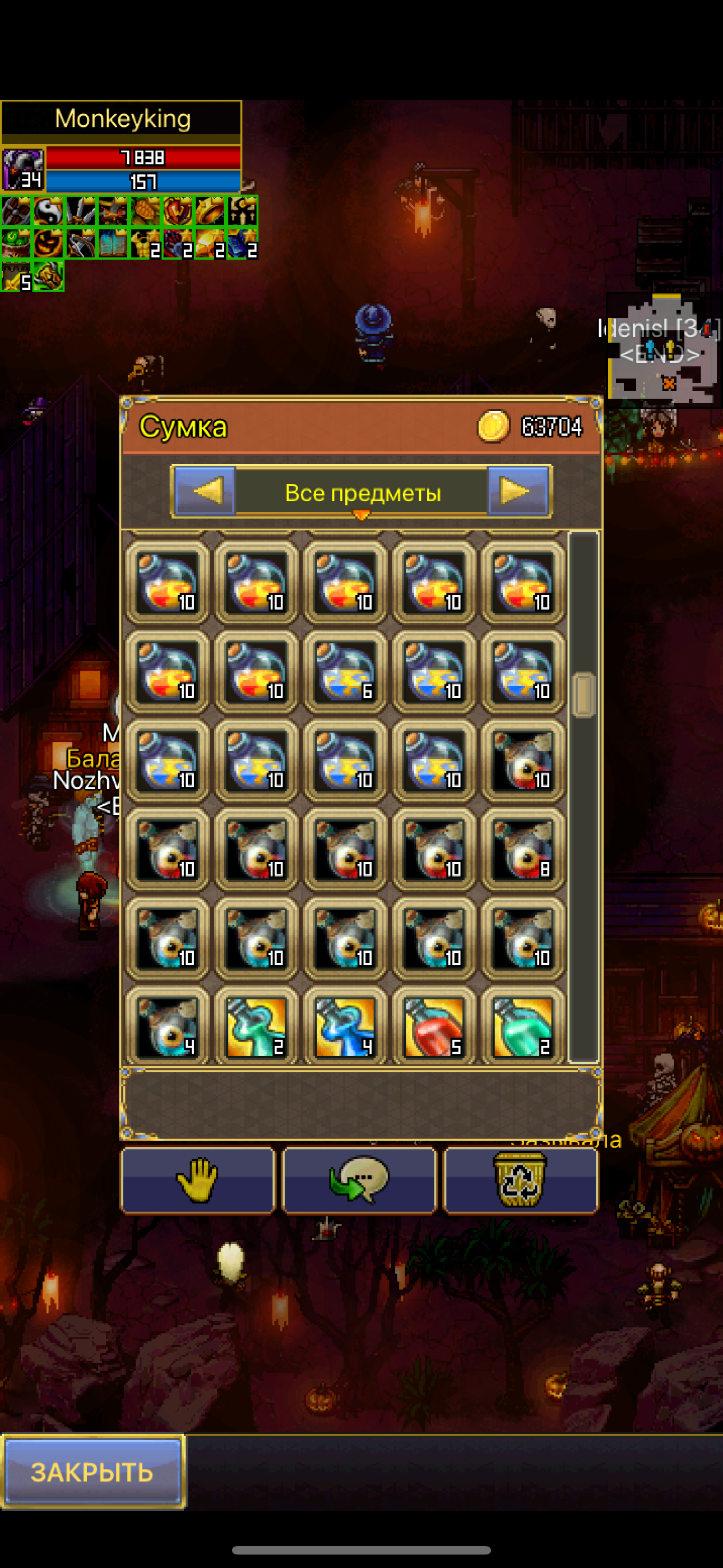
Task: Tap the yellow hand use-item button
Action: 198,1180
